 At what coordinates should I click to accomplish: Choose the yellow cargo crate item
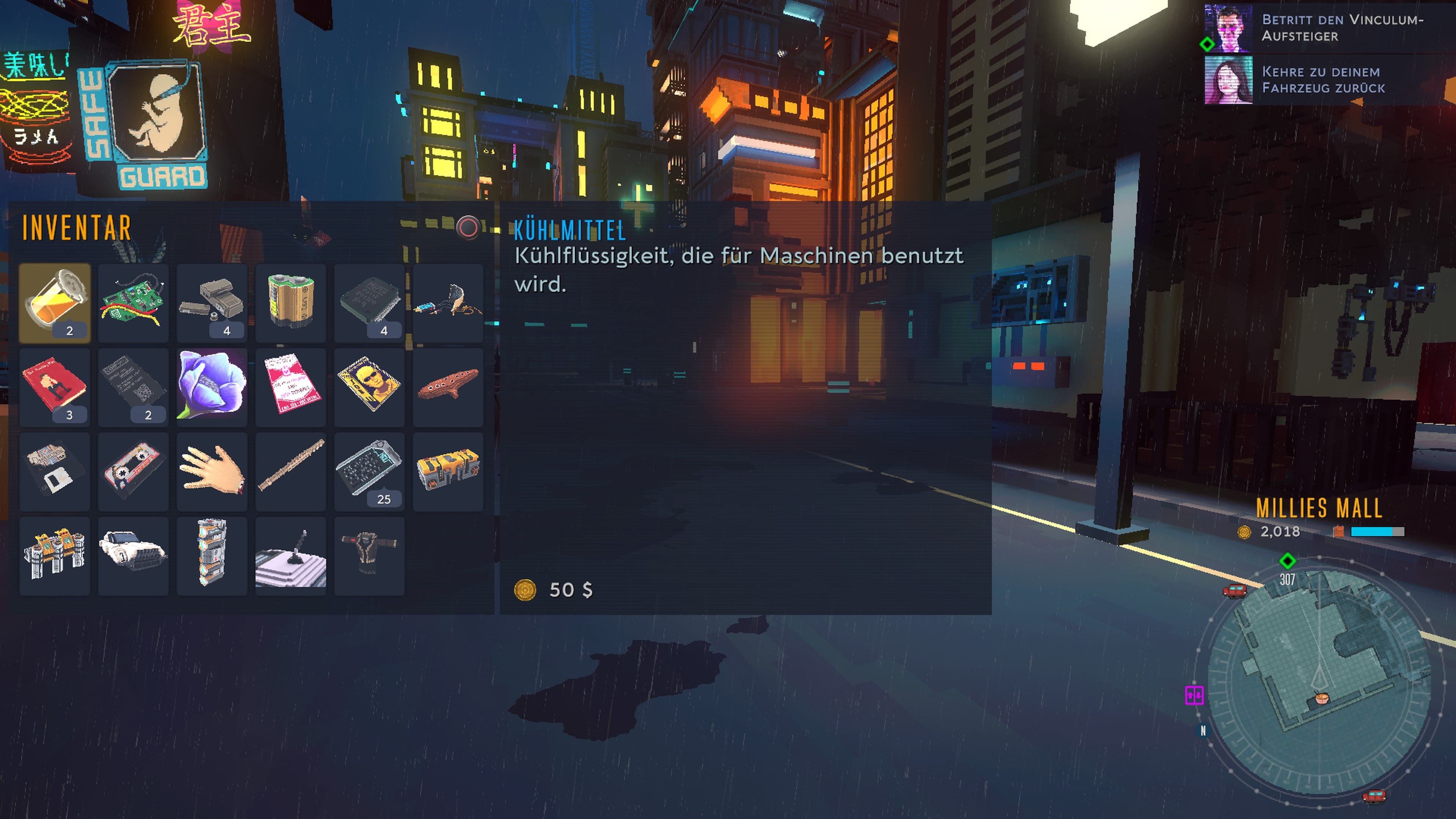(x=448, y=471)
